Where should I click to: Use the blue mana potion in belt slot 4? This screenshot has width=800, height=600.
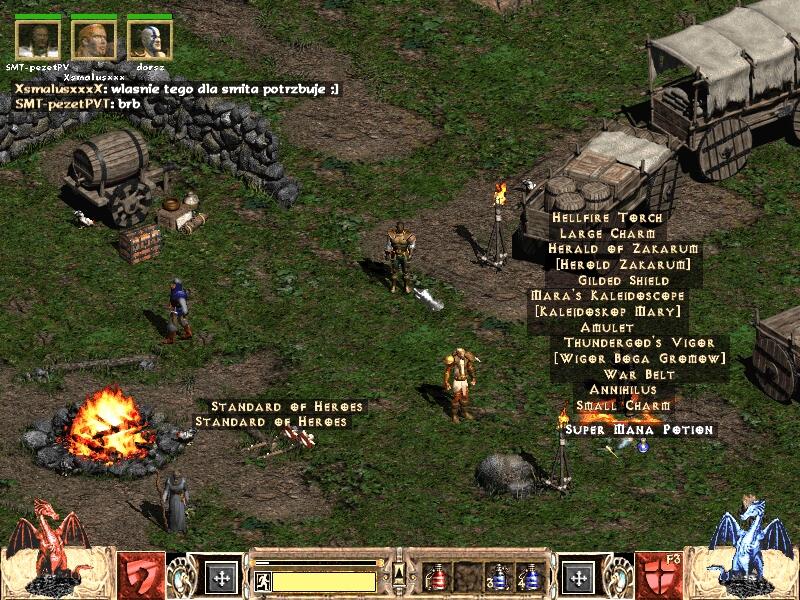[x=528, y=577]
